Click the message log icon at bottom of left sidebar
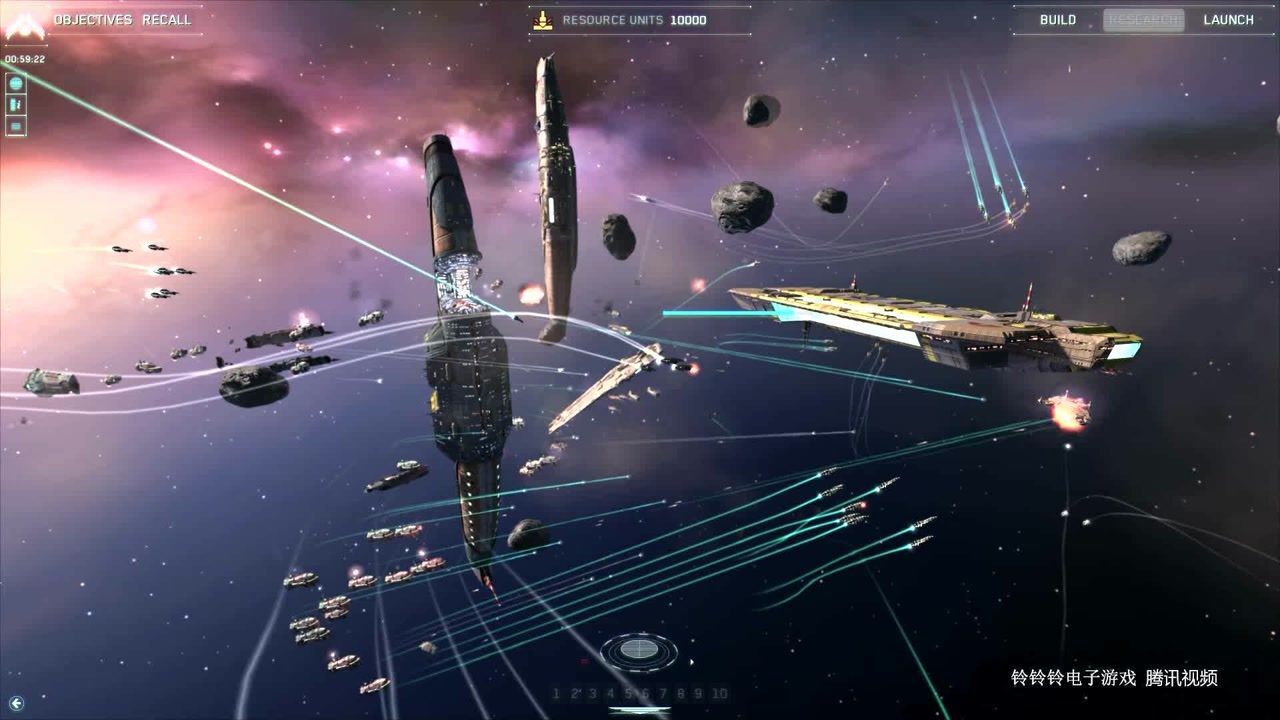 15,125
